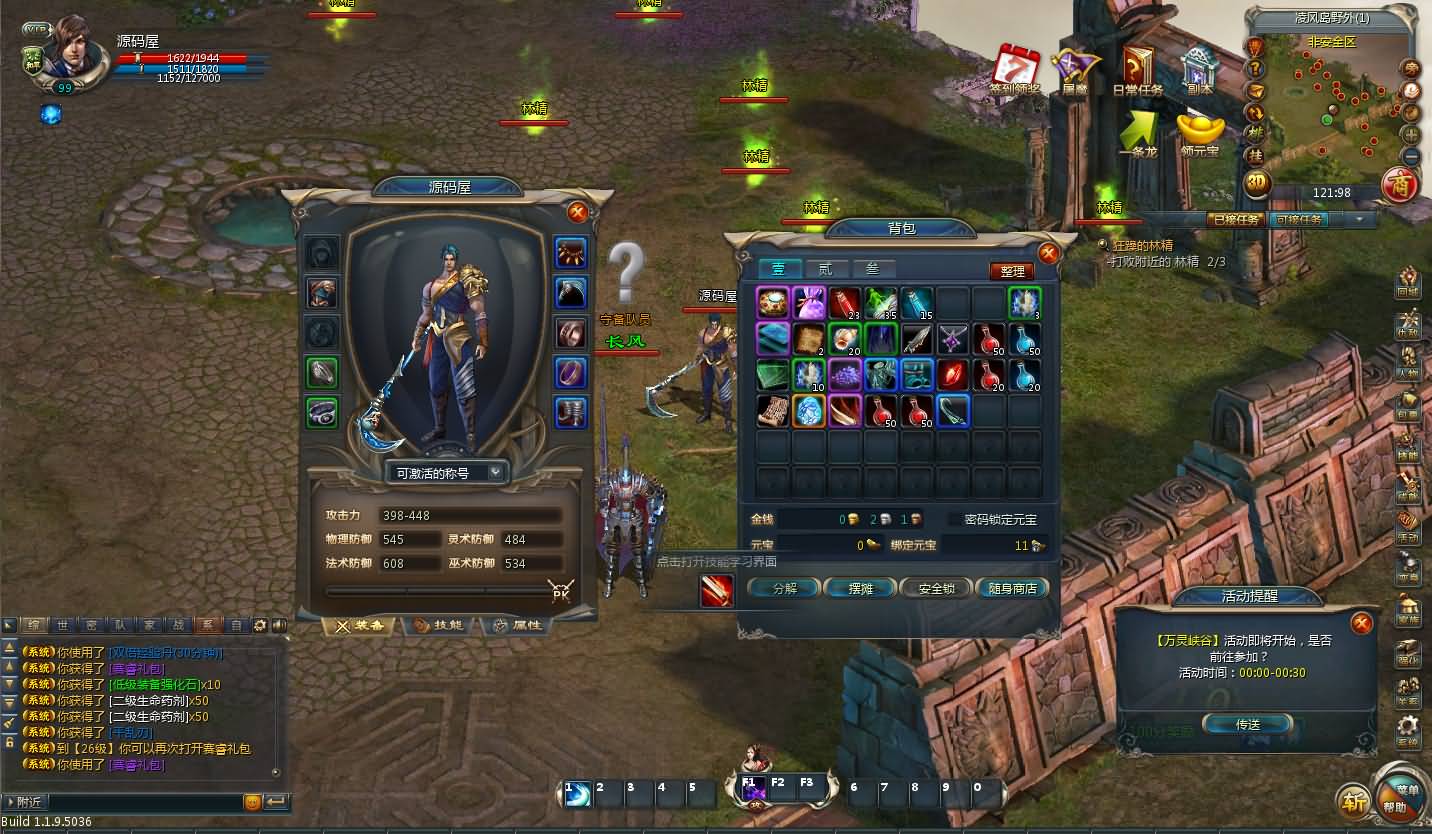Open the 分解 decompose function
The height and width of the screenshot is (834, 1432).
[784, 588]
